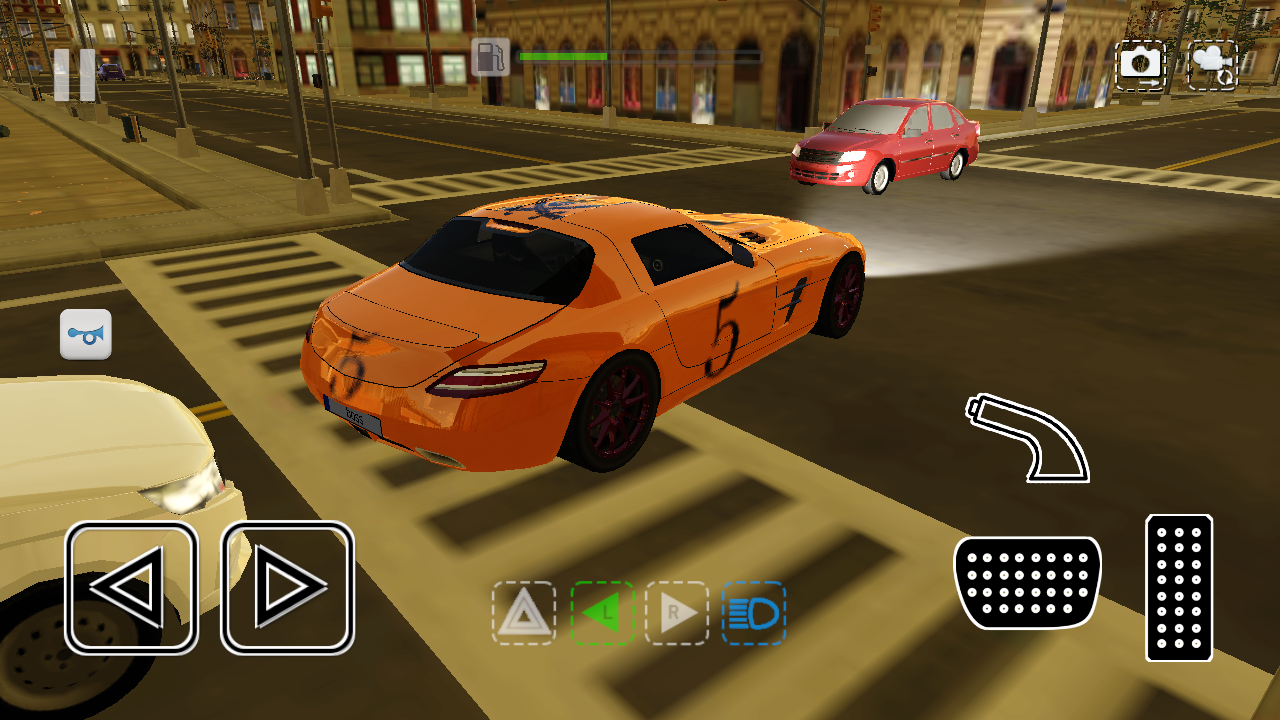The height and width of the screenshot is (720, 1280).
Task: Take a screenshot with the camera icon
Action: point(1140,63)
